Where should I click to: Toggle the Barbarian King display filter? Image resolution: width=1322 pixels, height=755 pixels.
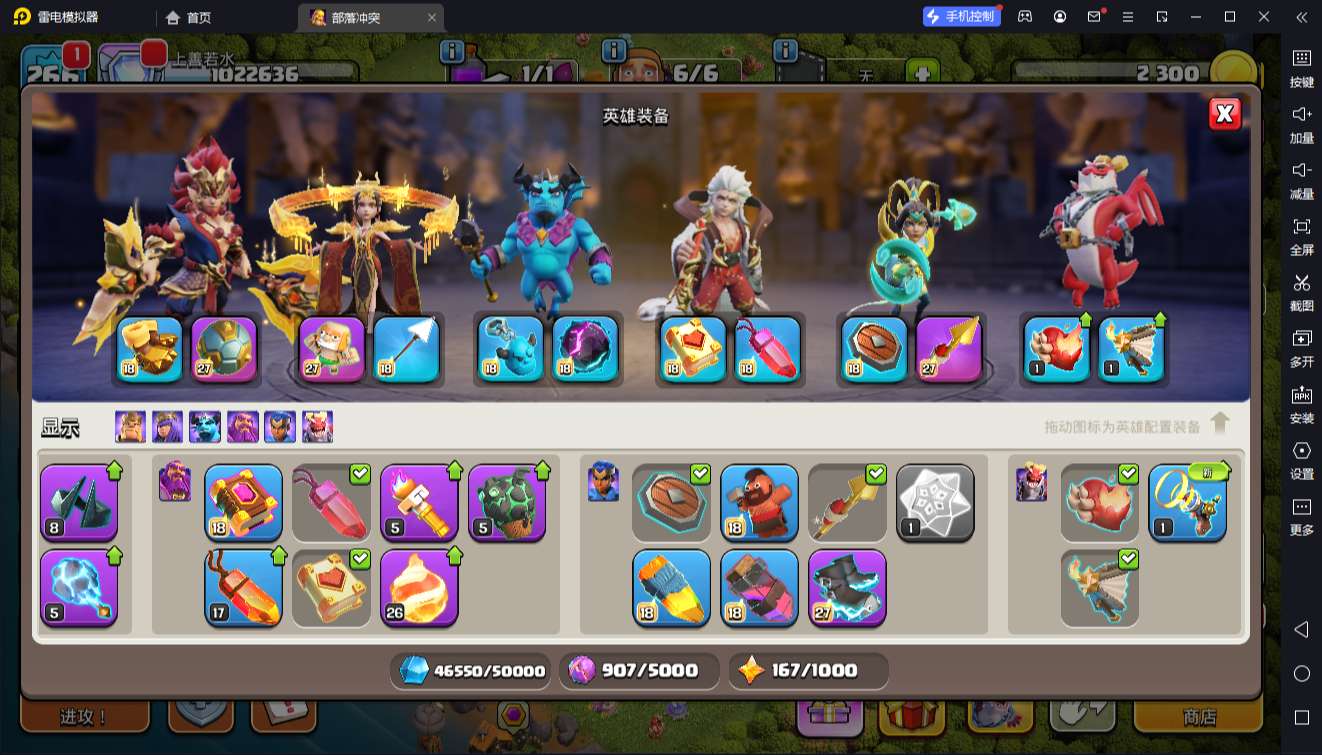click(x=130, y=427)
